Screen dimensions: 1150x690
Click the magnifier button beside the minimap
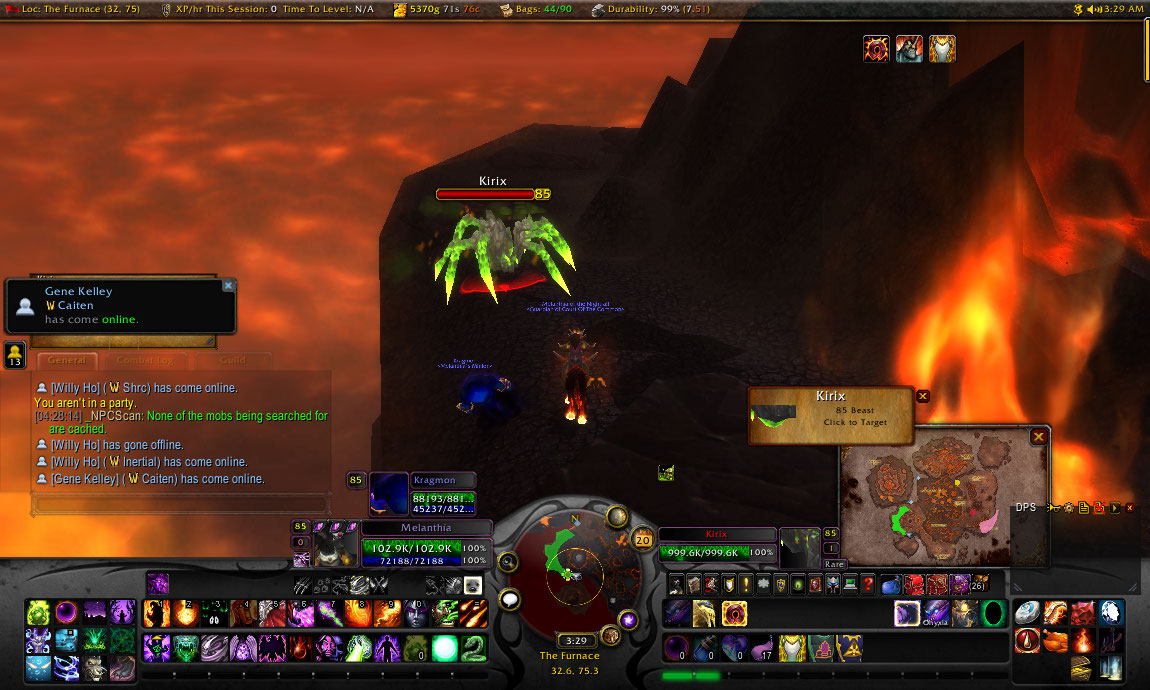pyautogui.click(x=508, y=562)
